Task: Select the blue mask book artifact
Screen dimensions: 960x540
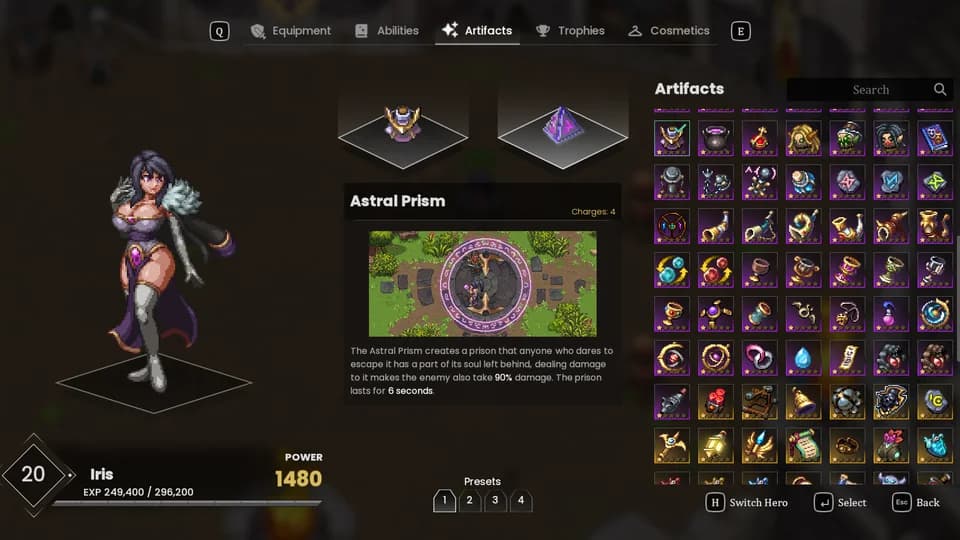Action: (935, 138)
